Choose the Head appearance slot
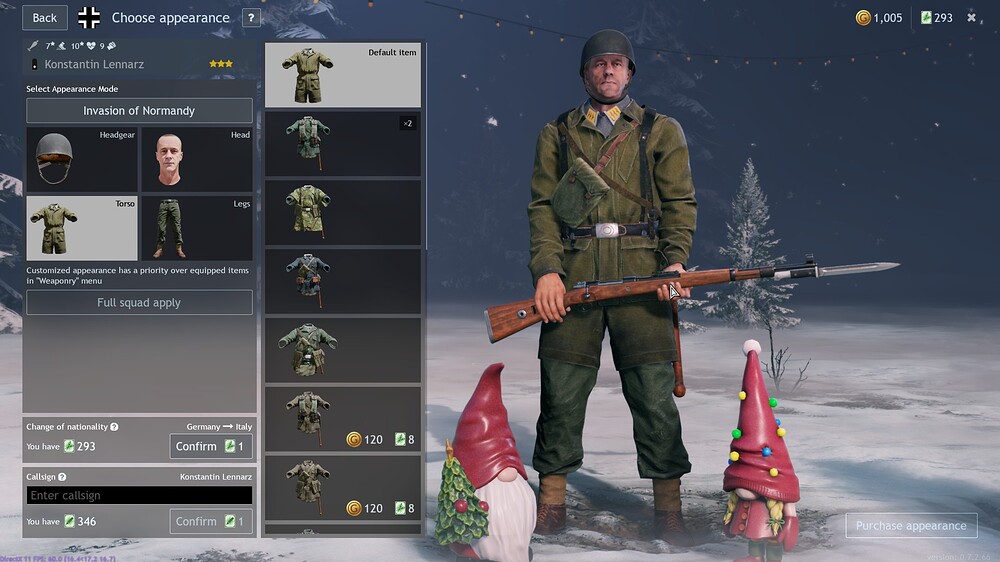 pos(196,159)
